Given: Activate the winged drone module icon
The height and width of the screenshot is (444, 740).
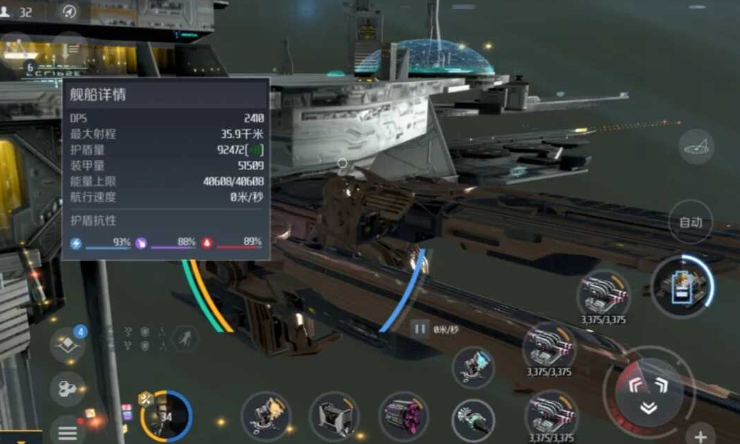Looking at the screenshot, I should tap(266, 415).
